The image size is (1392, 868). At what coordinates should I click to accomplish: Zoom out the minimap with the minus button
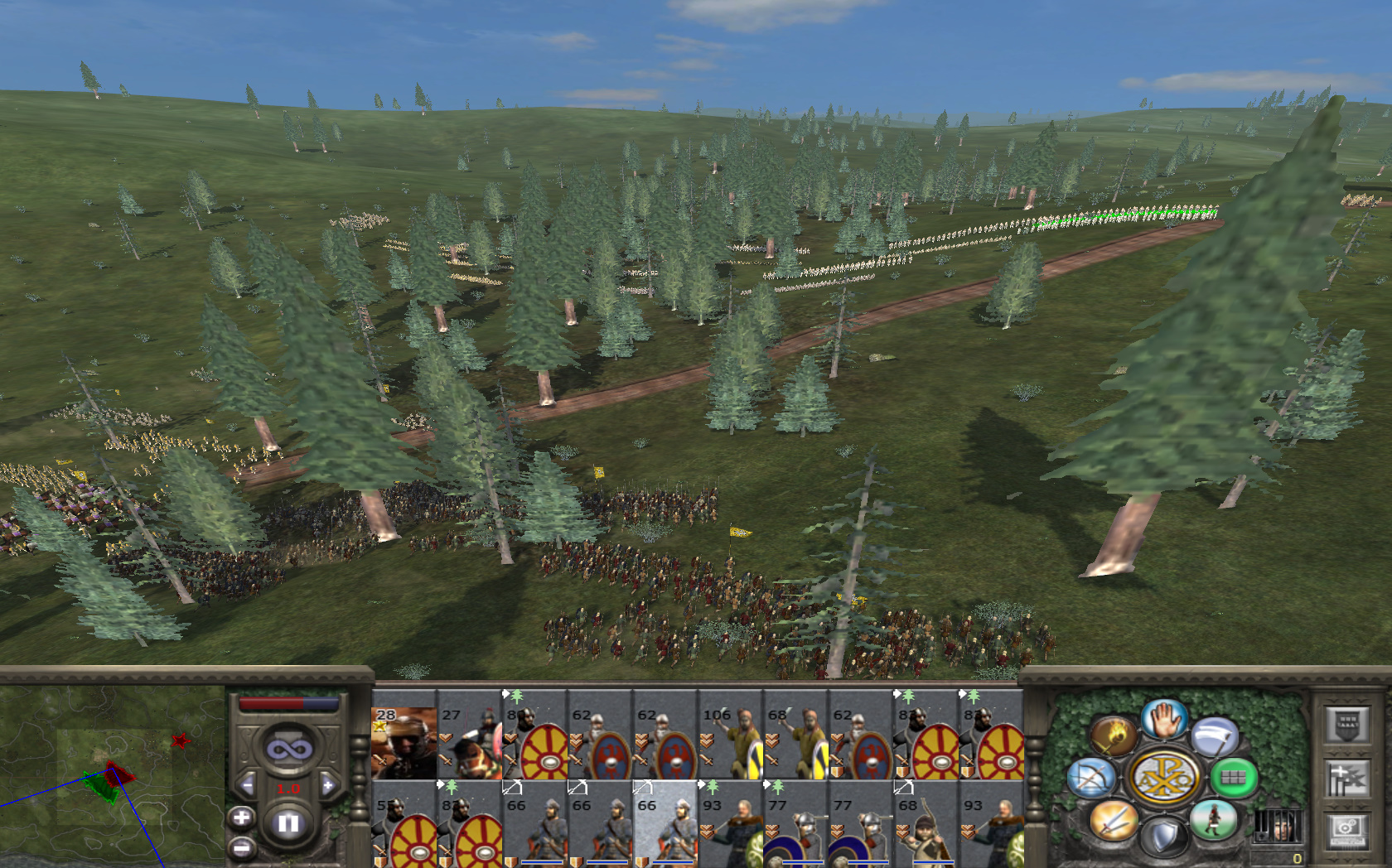coord(241,847)
